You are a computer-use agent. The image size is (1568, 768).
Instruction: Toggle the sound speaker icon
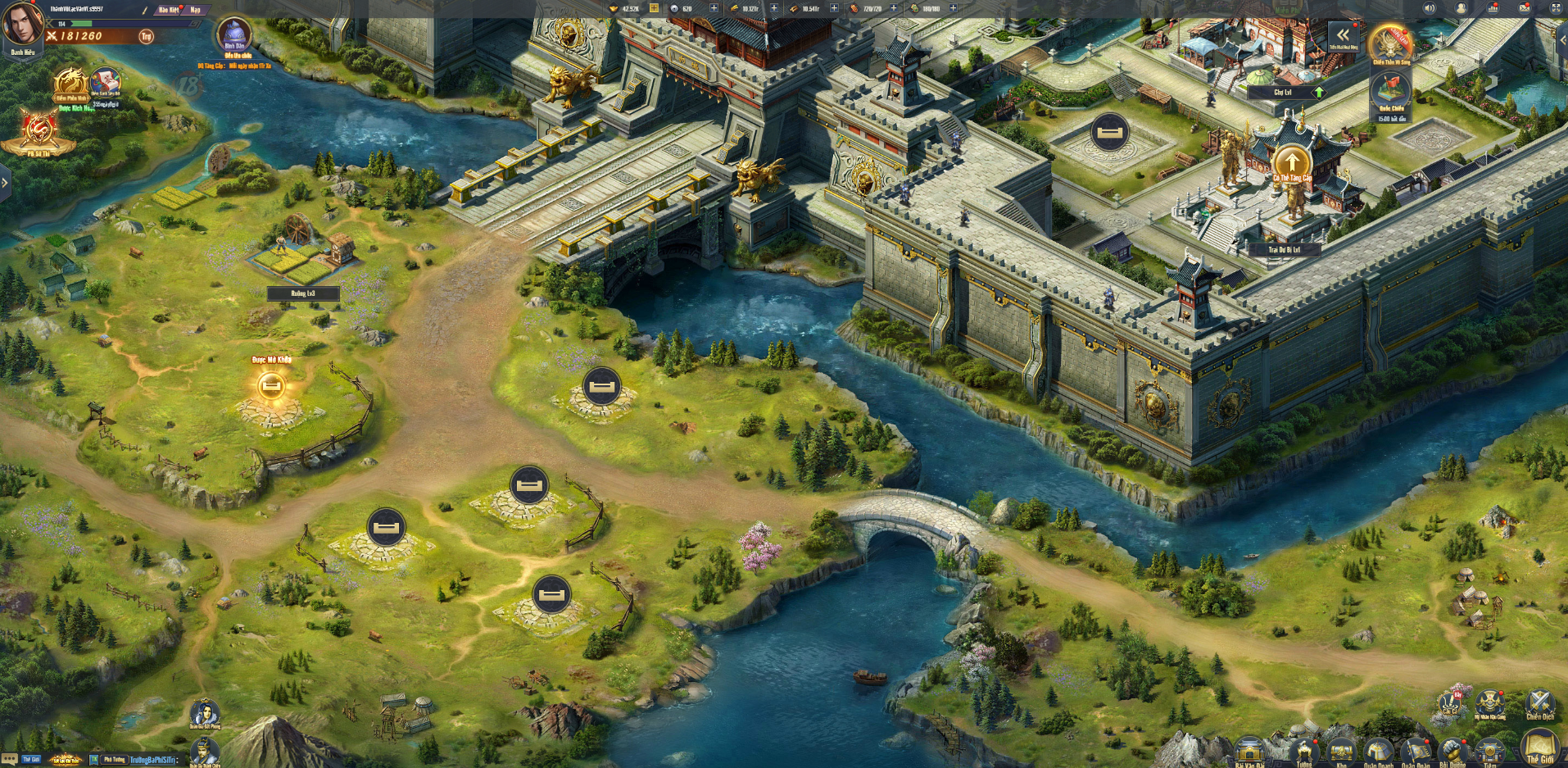pyautogui.click(x=1430, y=8)
